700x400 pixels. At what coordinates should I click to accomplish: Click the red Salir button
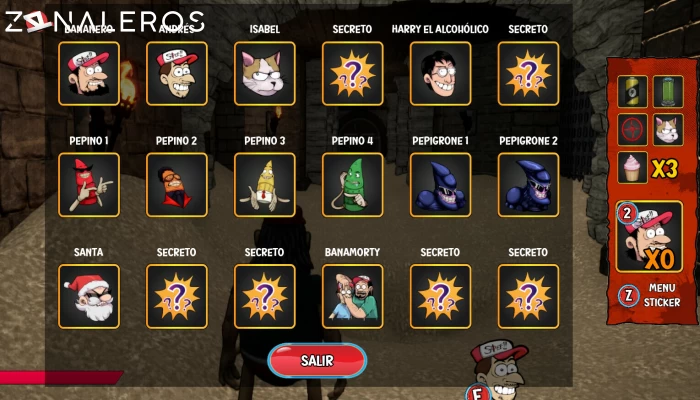click(x=317, y=360)
